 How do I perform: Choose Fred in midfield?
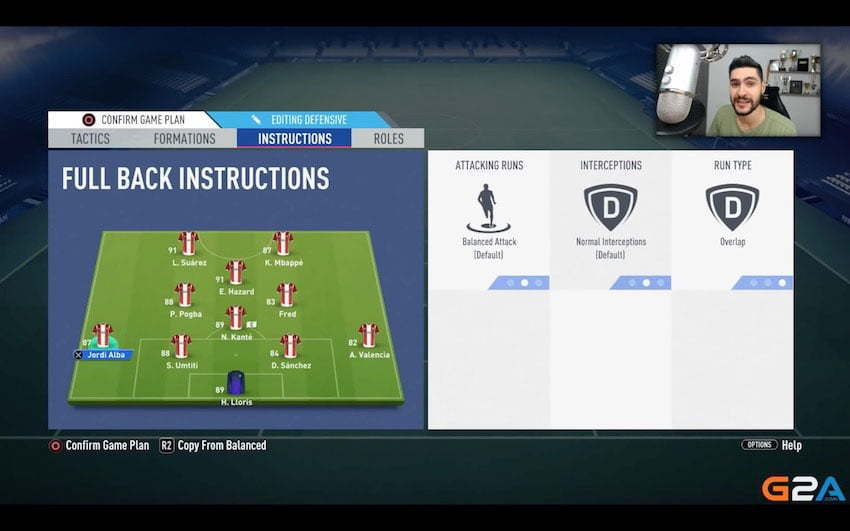(287, 295)
